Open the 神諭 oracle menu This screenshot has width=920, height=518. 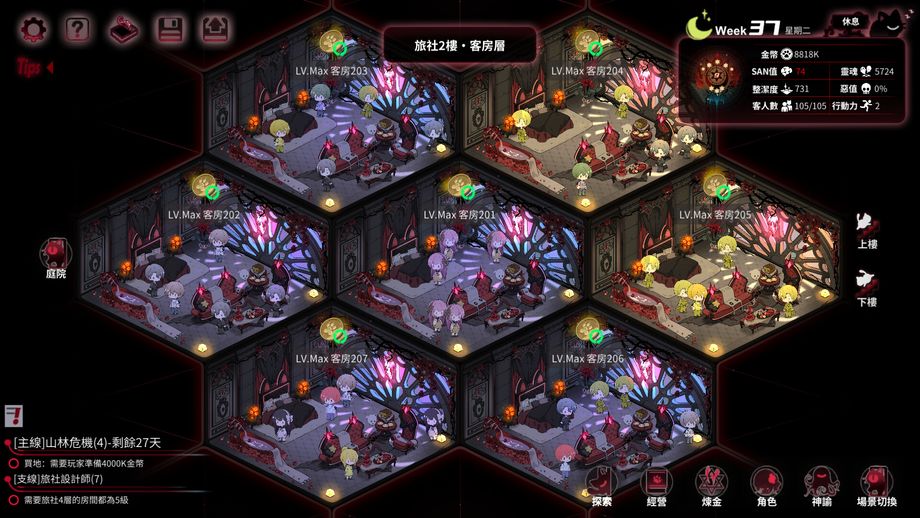pyautogui.click(x=821, y=487)
